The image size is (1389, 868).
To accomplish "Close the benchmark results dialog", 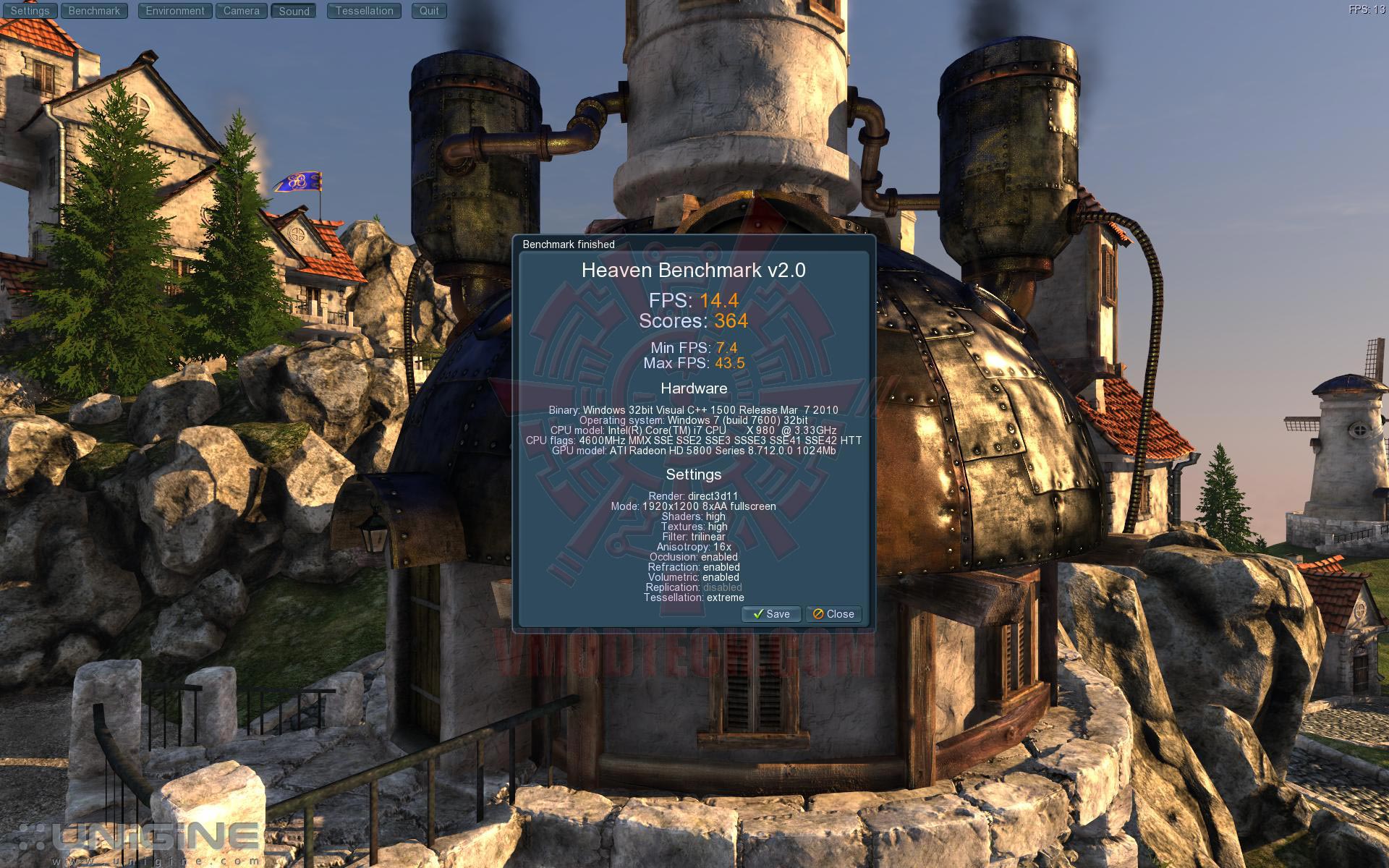I will pyautogui.click(x=833, y=614).
